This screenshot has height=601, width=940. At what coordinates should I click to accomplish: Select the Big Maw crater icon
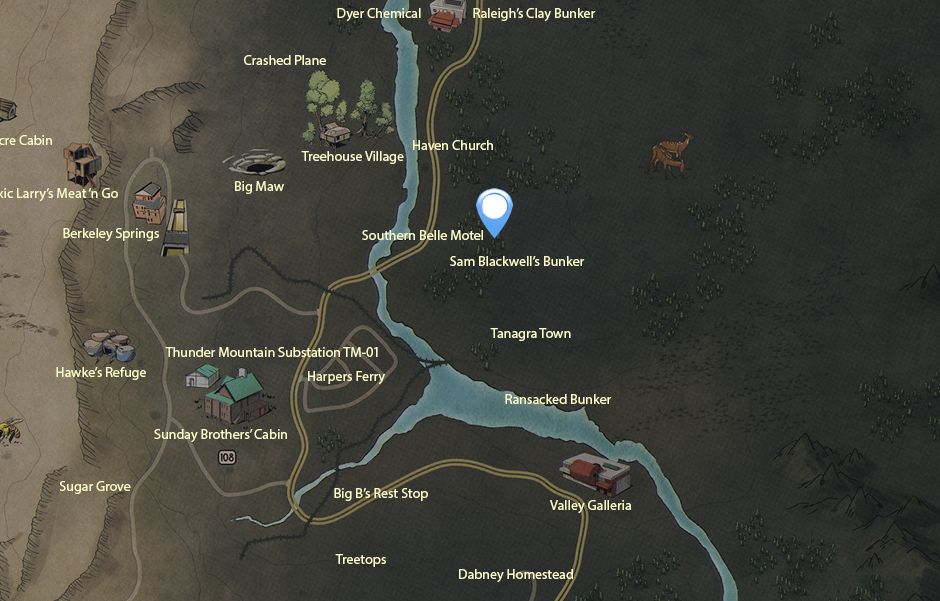tap(258, 162)
